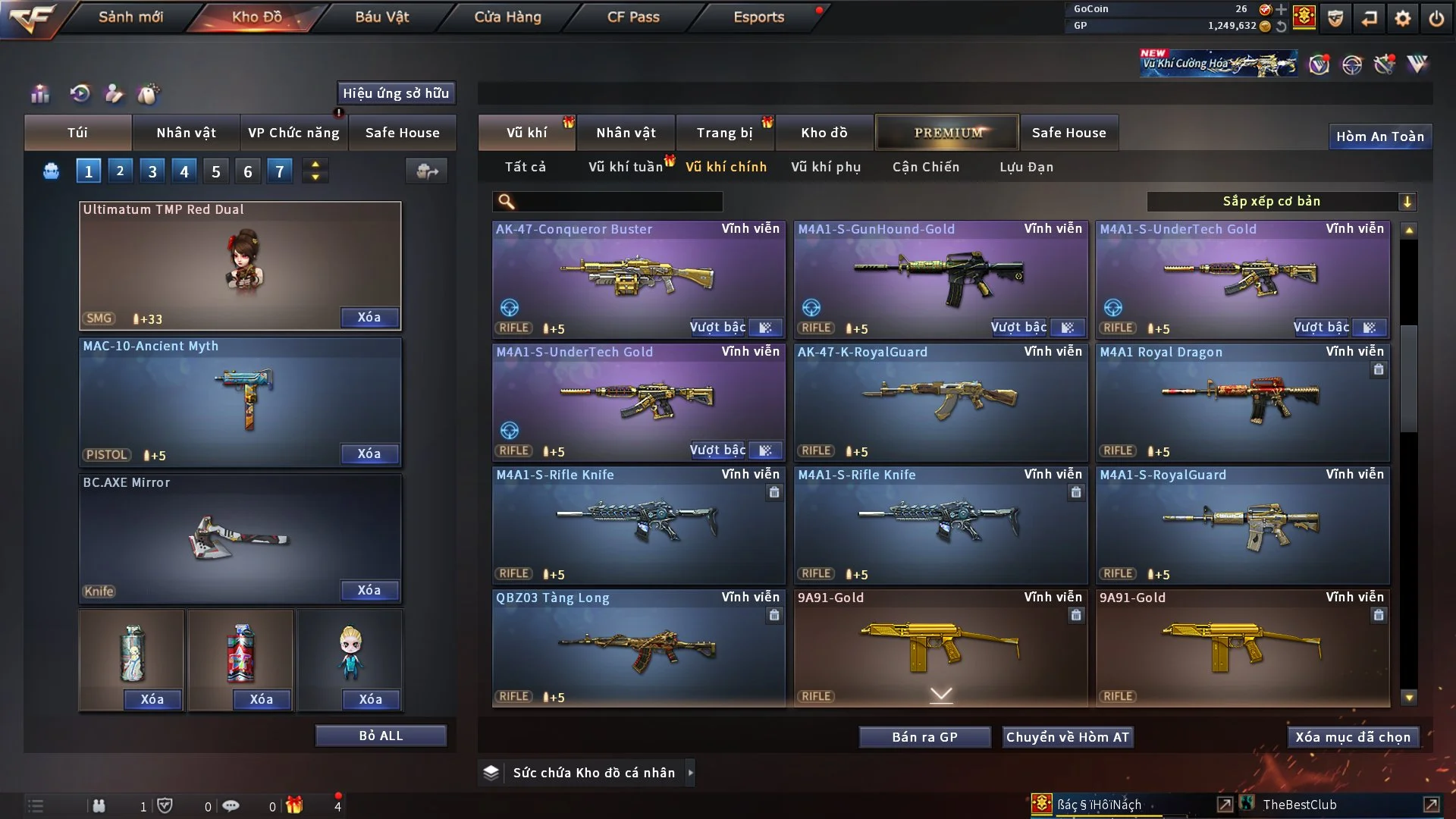Image resolution: width=1456 pixels, height=819 pixels.
Task: Switch to the Cận Chiến tab
Action: click(x=925, y=167)
